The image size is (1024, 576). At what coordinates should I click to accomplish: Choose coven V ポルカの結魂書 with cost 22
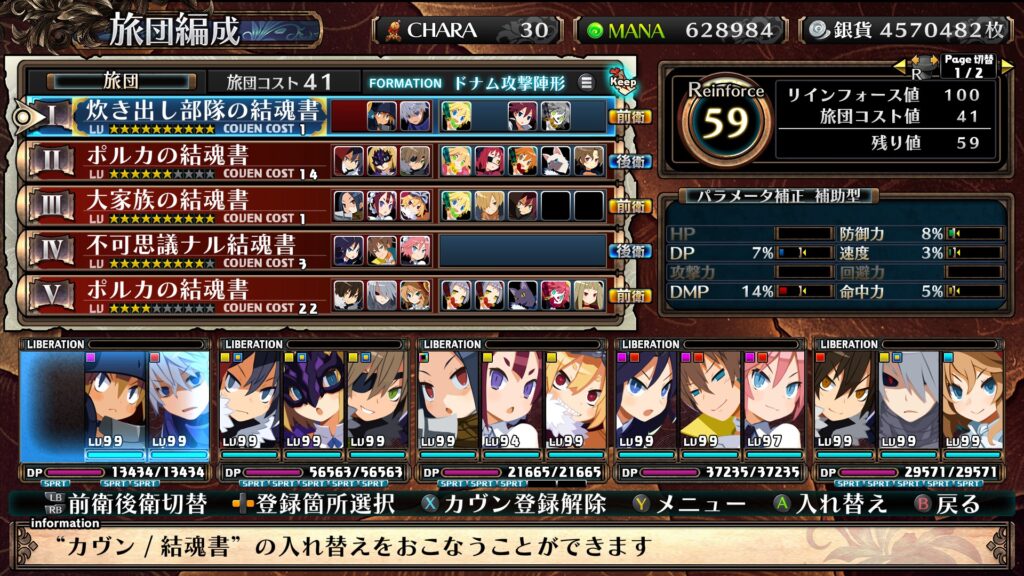(x=180, y=295)
